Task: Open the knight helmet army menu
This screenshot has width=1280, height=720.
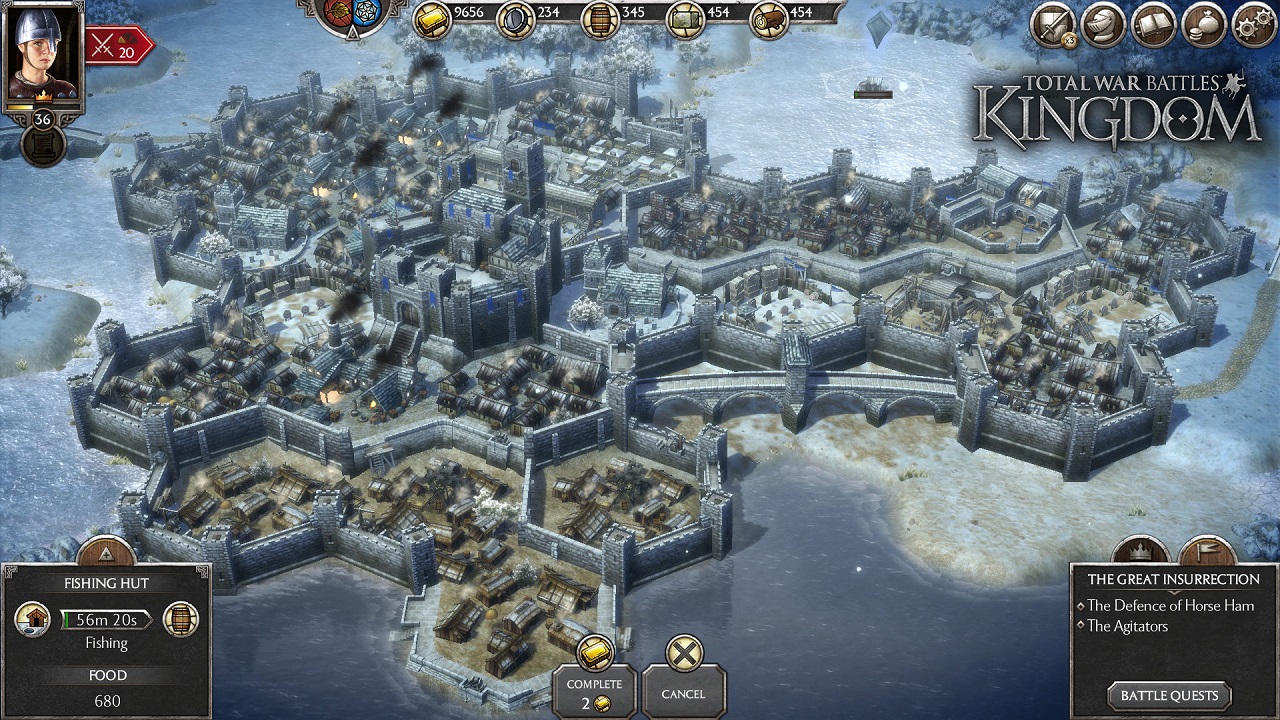Action: coord(1104,26)
